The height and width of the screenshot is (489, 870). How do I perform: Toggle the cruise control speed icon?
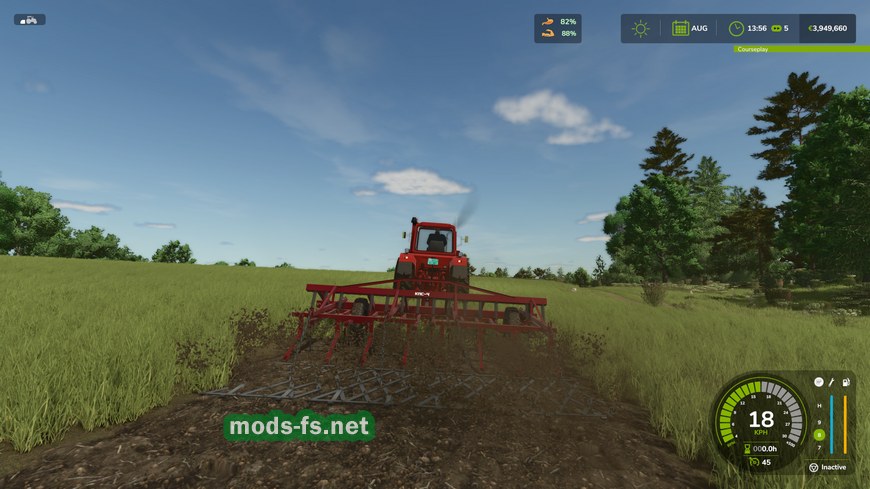point(752,462)
